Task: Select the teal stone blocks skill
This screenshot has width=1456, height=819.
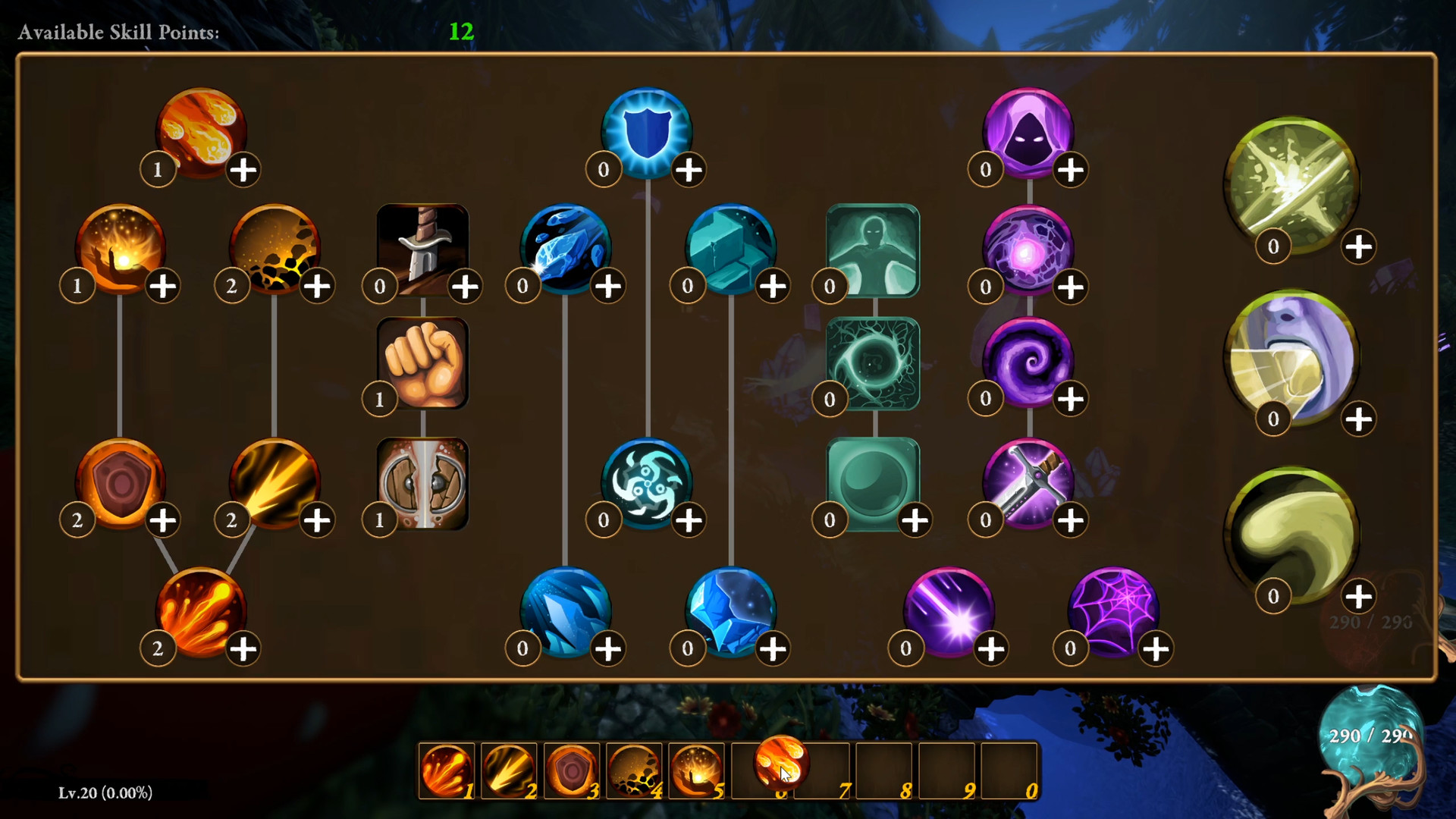Action: point(730,246)
